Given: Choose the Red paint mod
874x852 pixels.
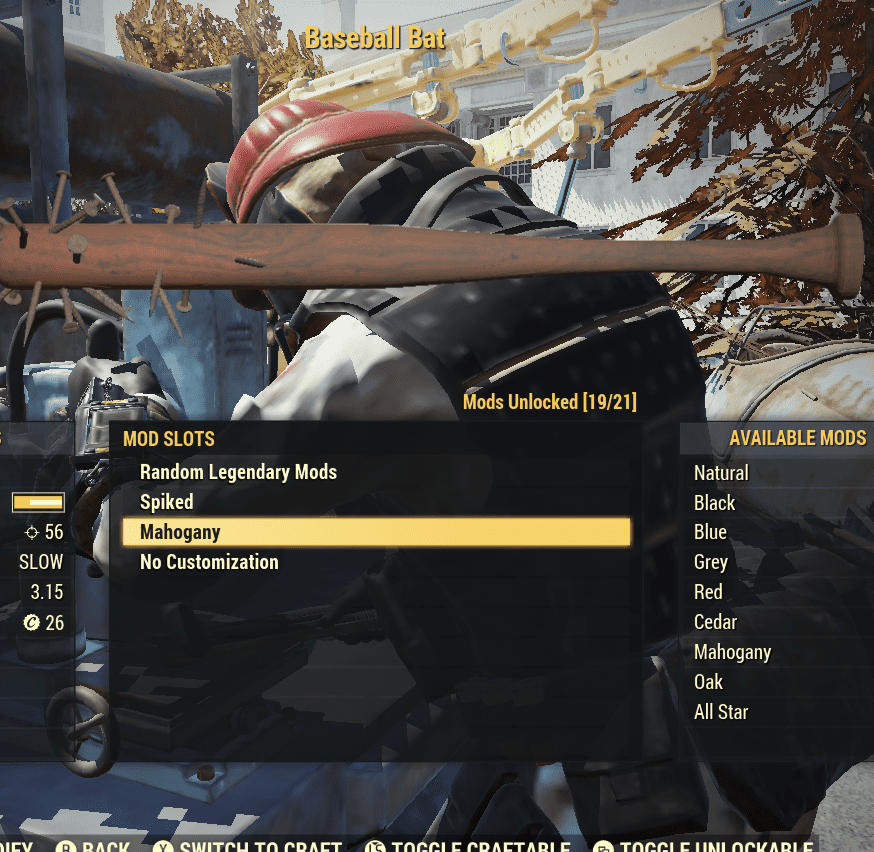Looking at the screenshot, I should 708,592.
